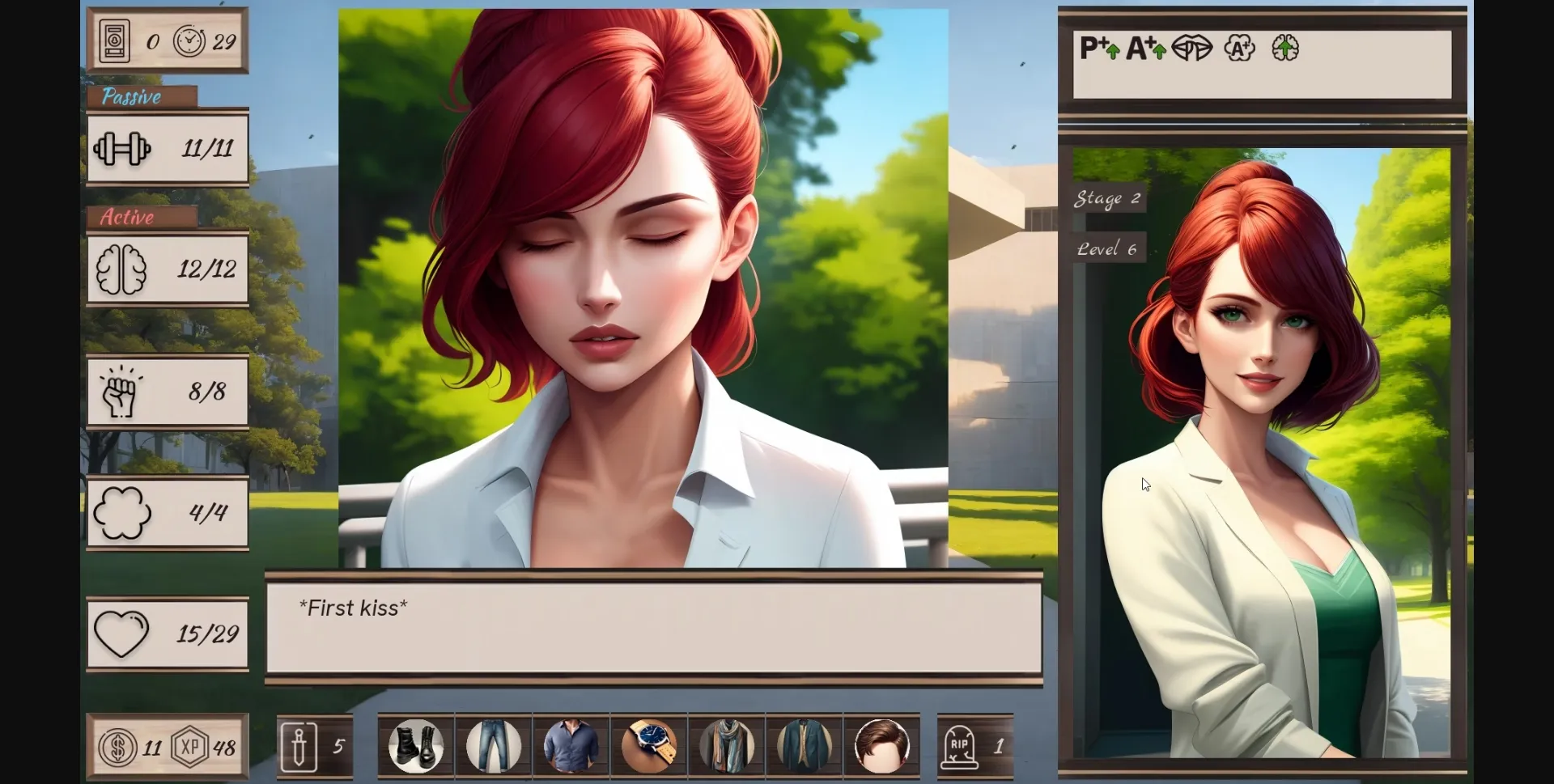Open the Stage 2 panel label

(1108, 199)
